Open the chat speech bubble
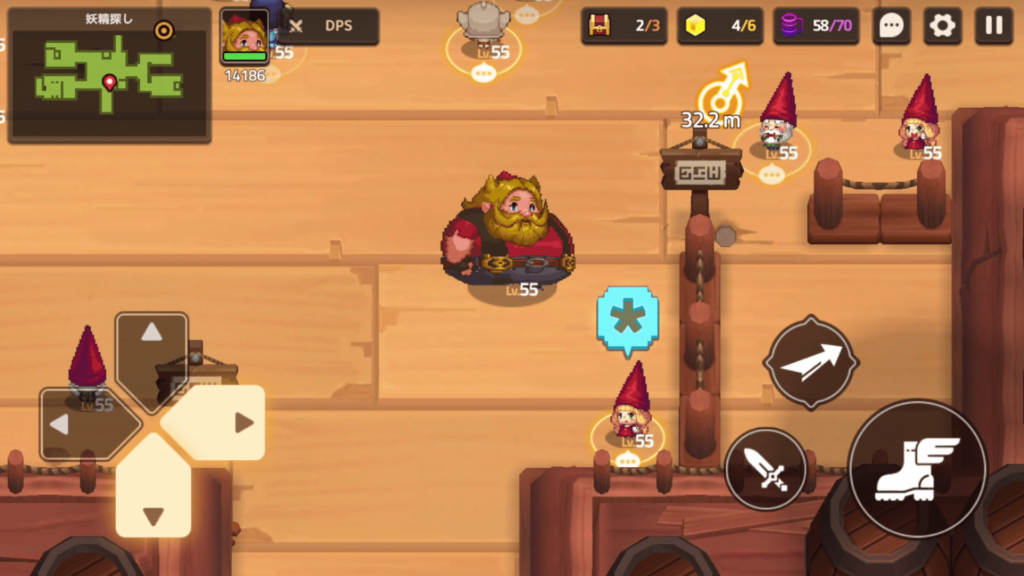1024x576 pixels. (891, 26)
